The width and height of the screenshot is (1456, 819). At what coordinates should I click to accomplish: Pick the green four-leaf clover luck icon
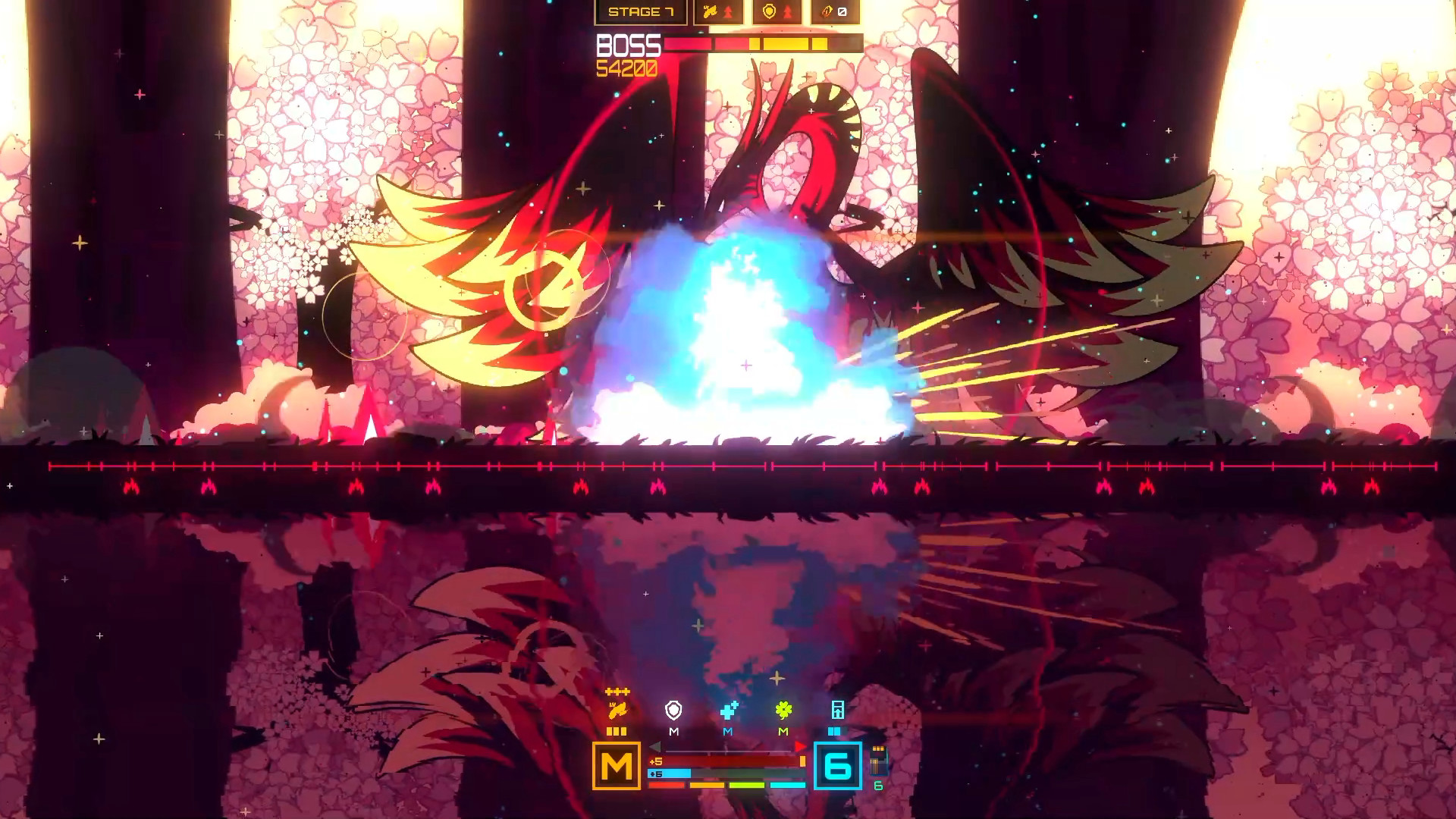[783, 711]
